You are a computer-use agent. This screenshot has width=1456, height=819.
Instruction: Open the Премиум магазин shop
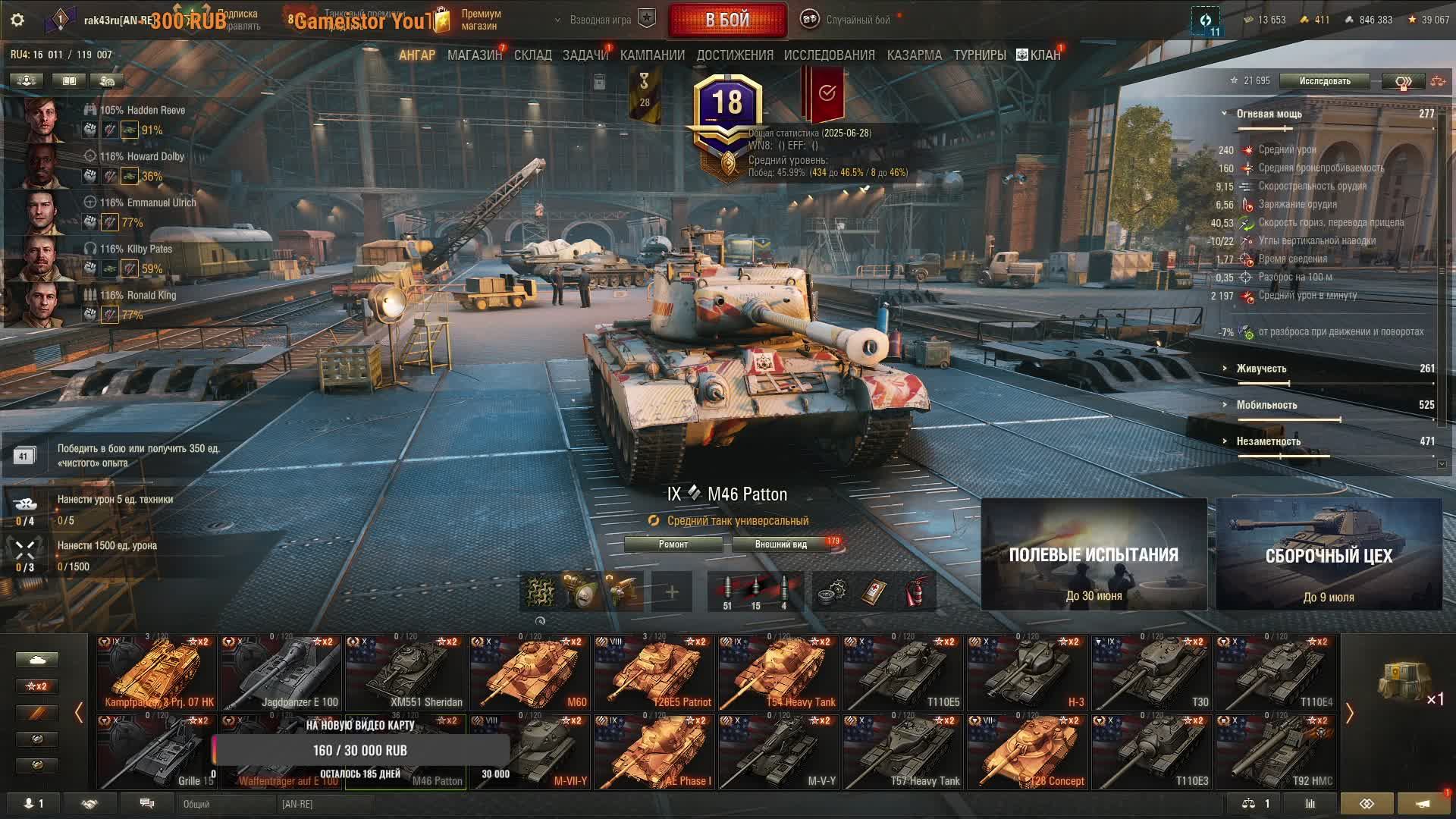pos(479,20)
